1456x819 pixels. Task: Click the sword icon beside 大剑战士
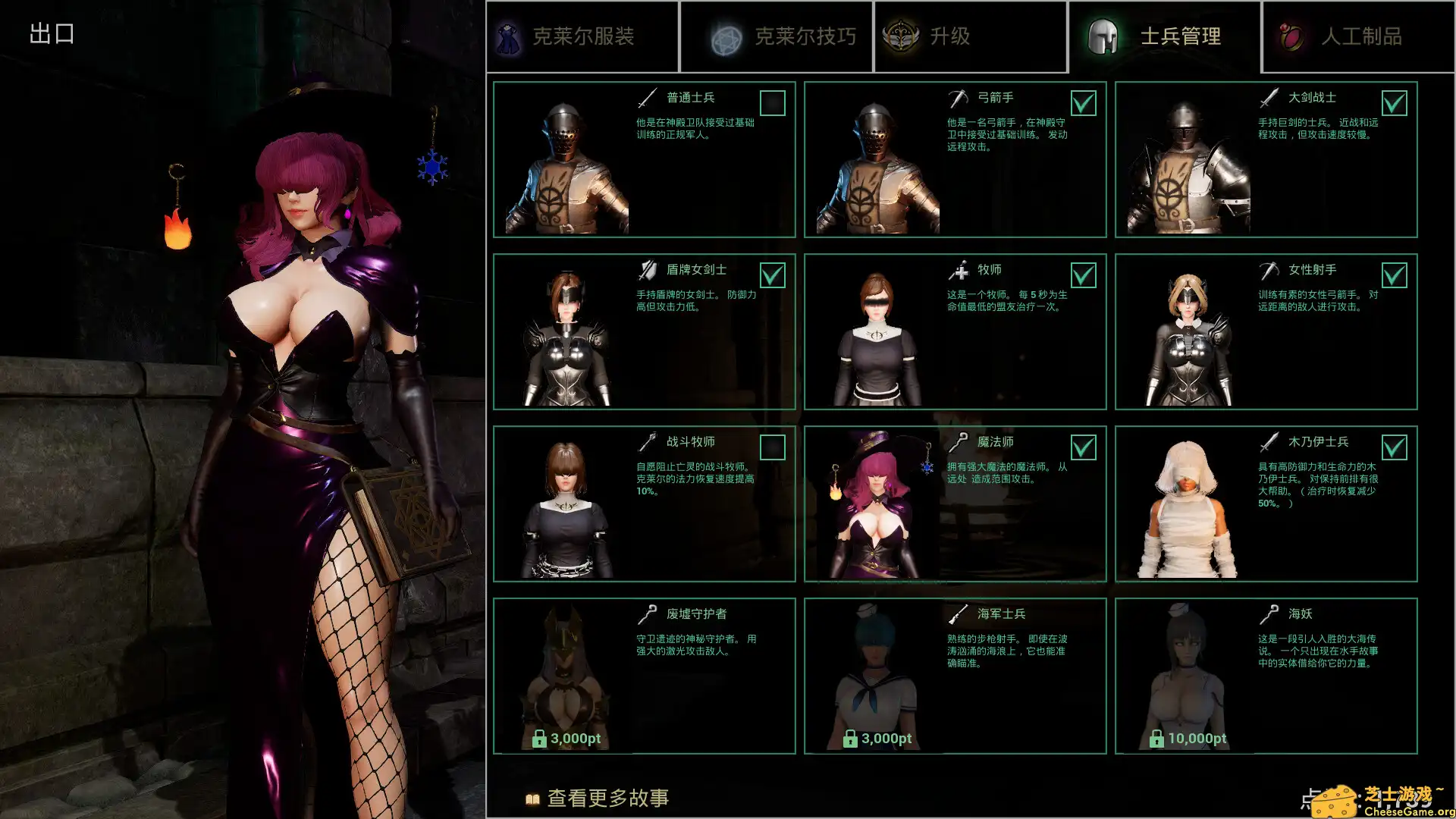coord(1268,96)
